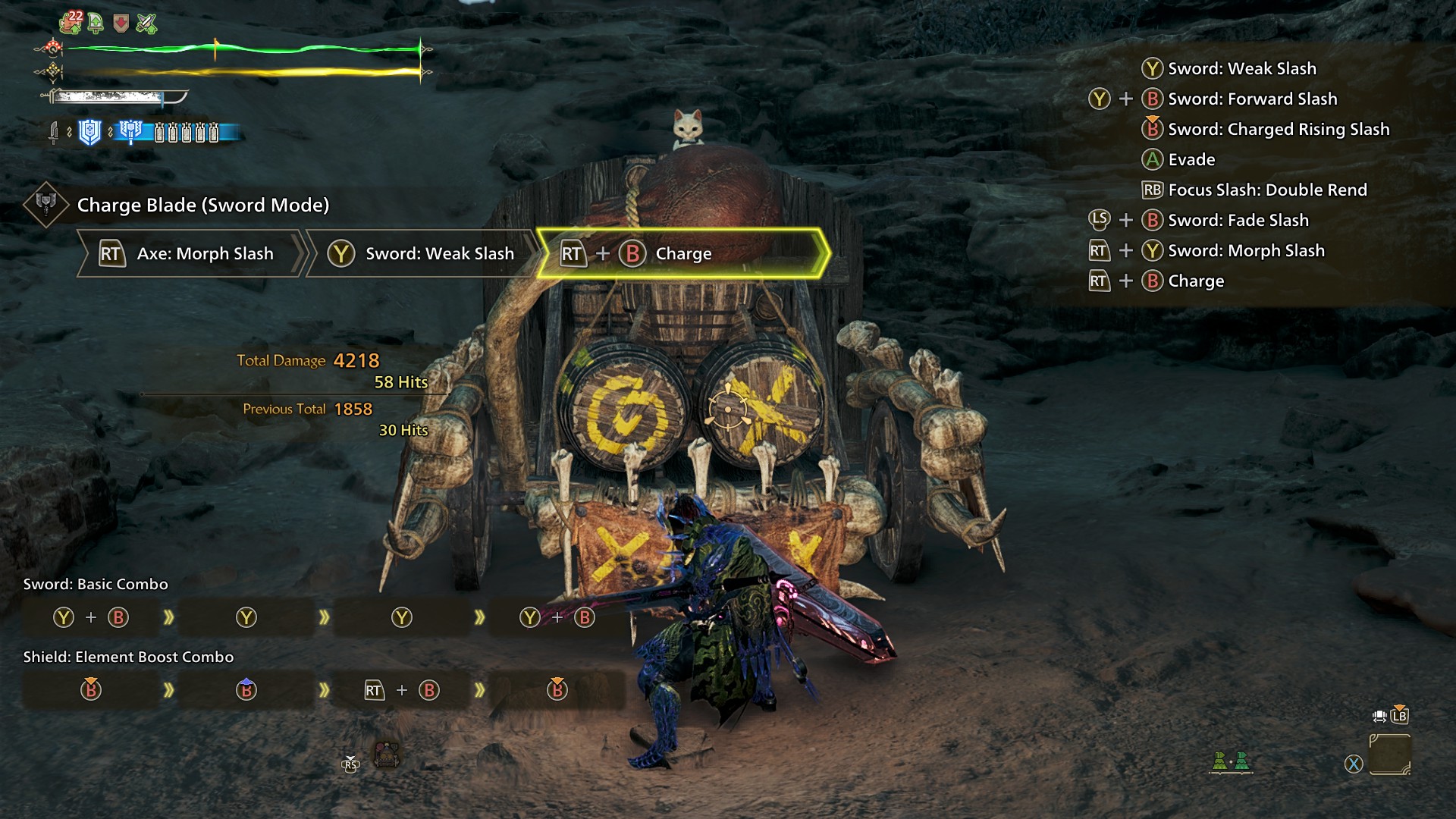Click the Sword: Fade Slash entry

1238,221
